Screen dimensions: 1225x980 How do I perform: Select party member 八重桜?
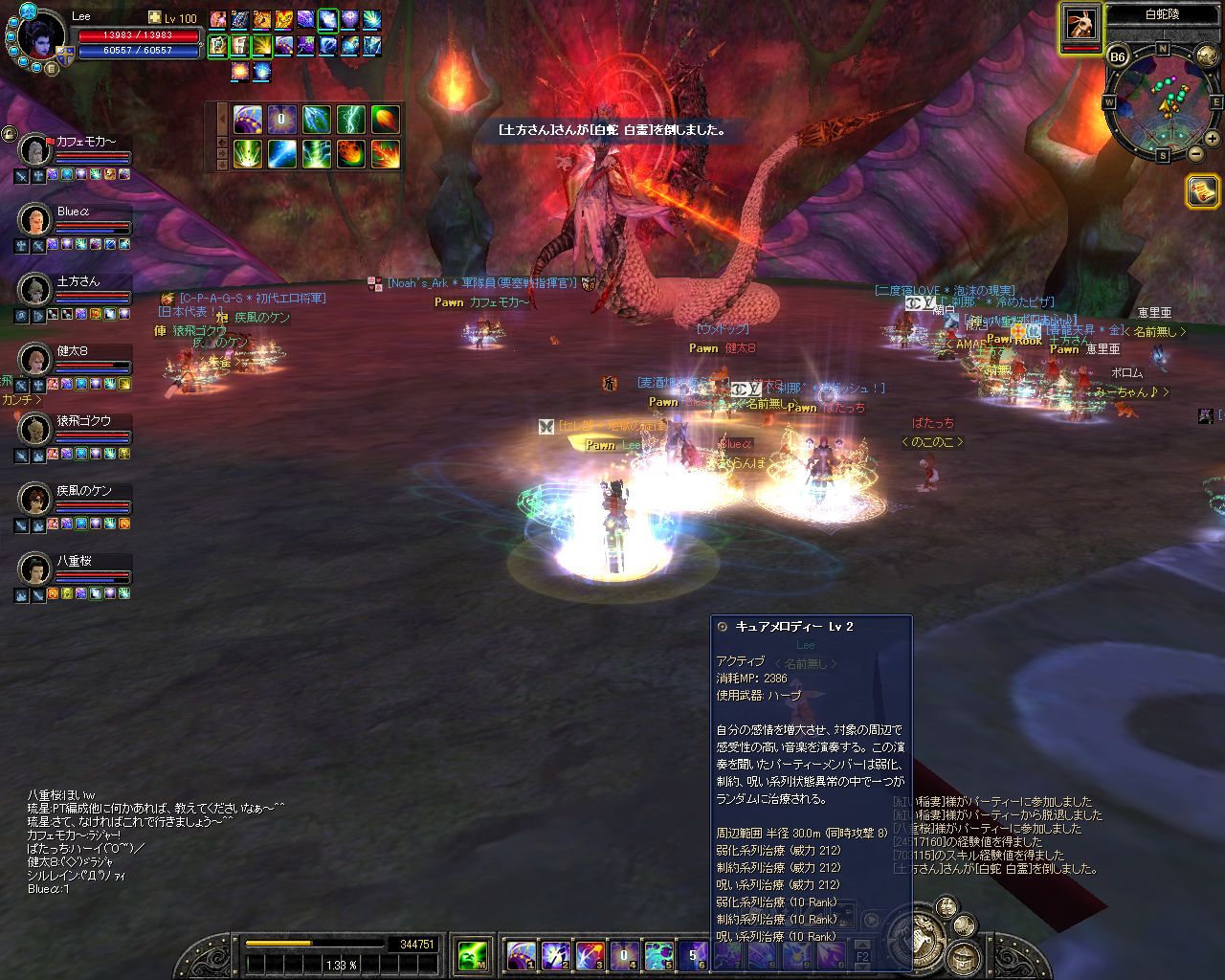(36, 569)
